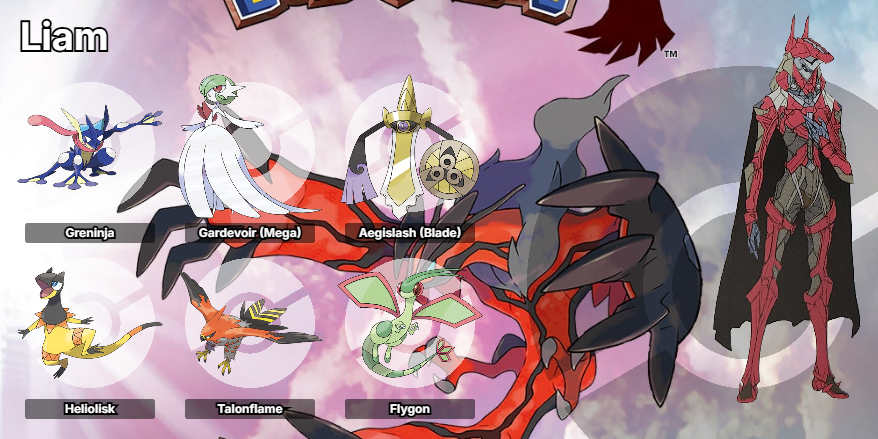Image resolution: width=878 pixels, height=439 pixels.
Task: Select the Greninja team slot
Action: 89,150
